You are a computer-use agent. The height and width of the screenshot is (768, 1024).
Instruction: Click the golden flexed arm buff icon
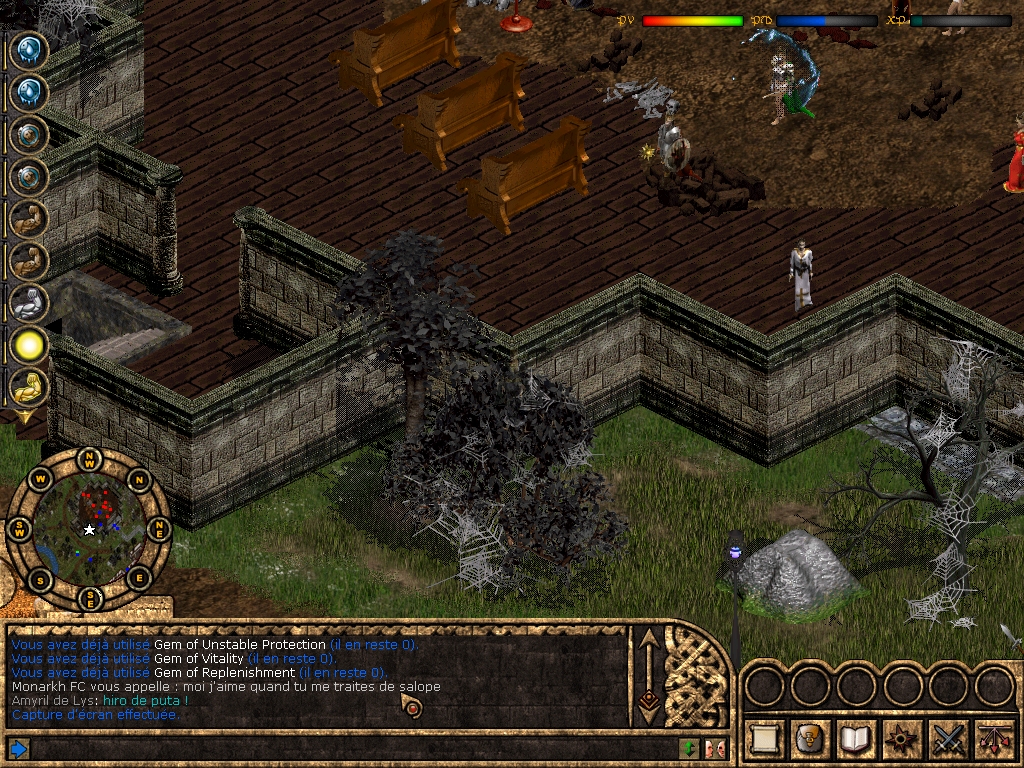(x=29, y=388)
